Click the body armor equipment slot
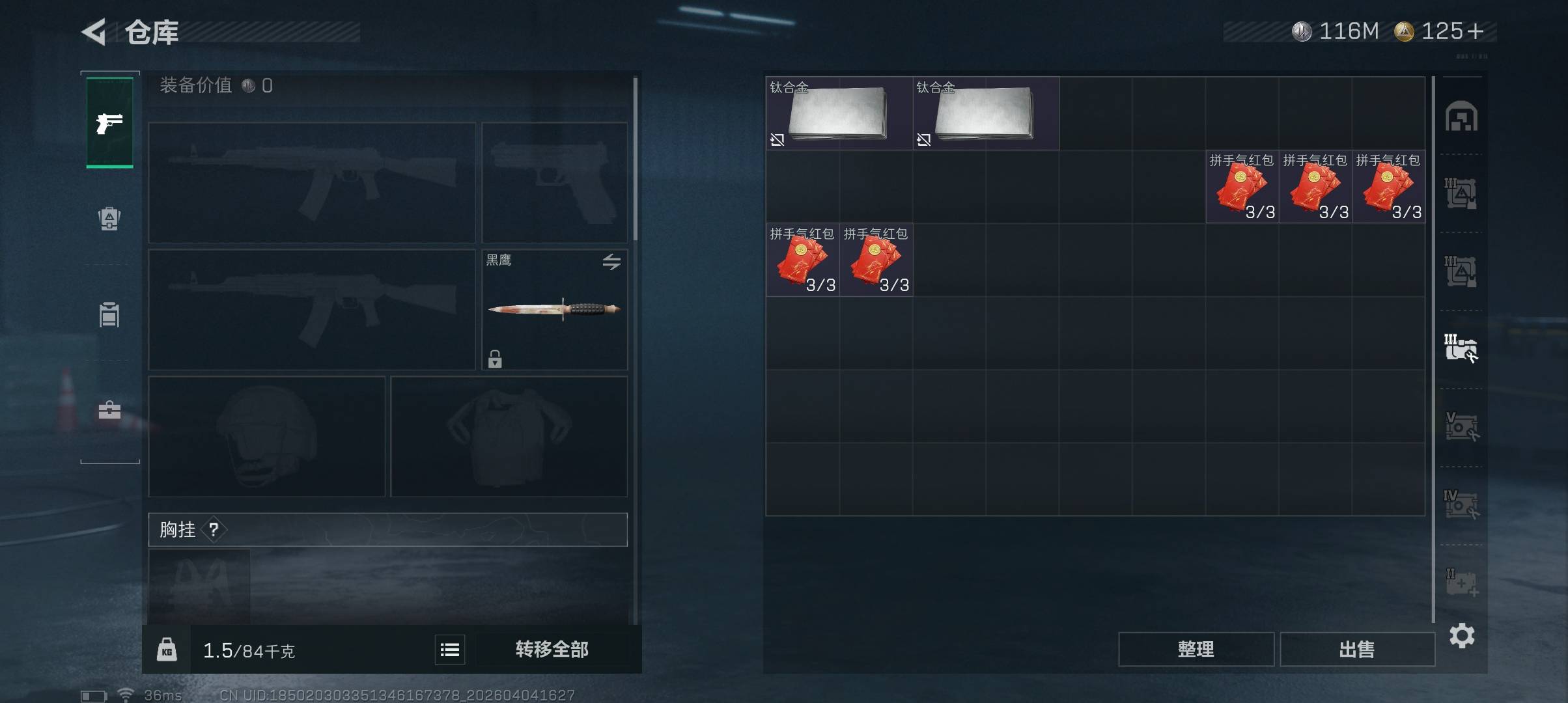This screenshot has width=1568, height=703. [509, 436]
